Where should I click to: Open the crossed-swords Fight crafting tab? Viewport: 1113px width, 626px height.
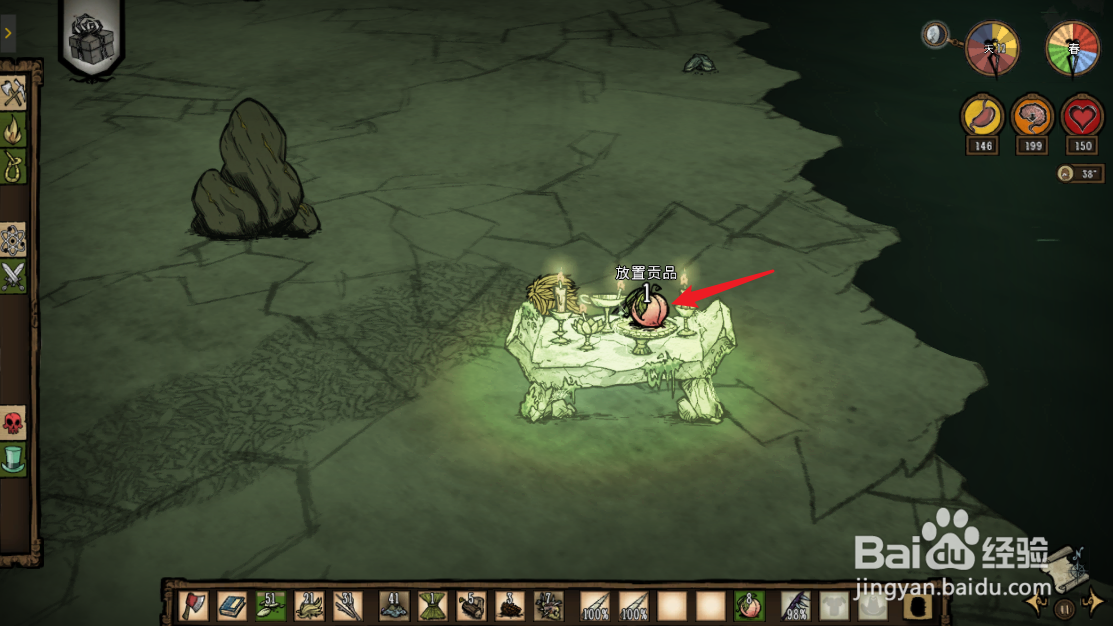pyautogui.click(x=14, y=275)
